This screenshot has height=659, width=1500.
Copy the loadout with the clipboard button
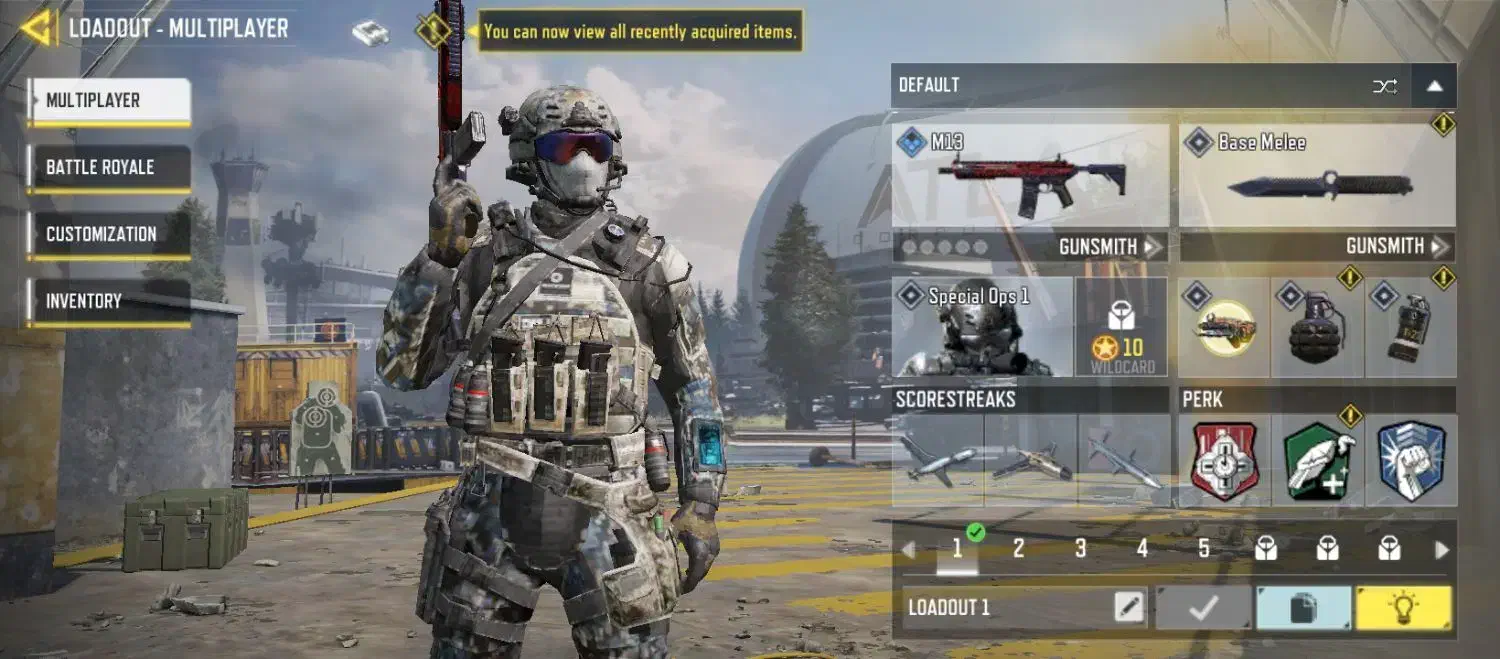(1303, 608)
